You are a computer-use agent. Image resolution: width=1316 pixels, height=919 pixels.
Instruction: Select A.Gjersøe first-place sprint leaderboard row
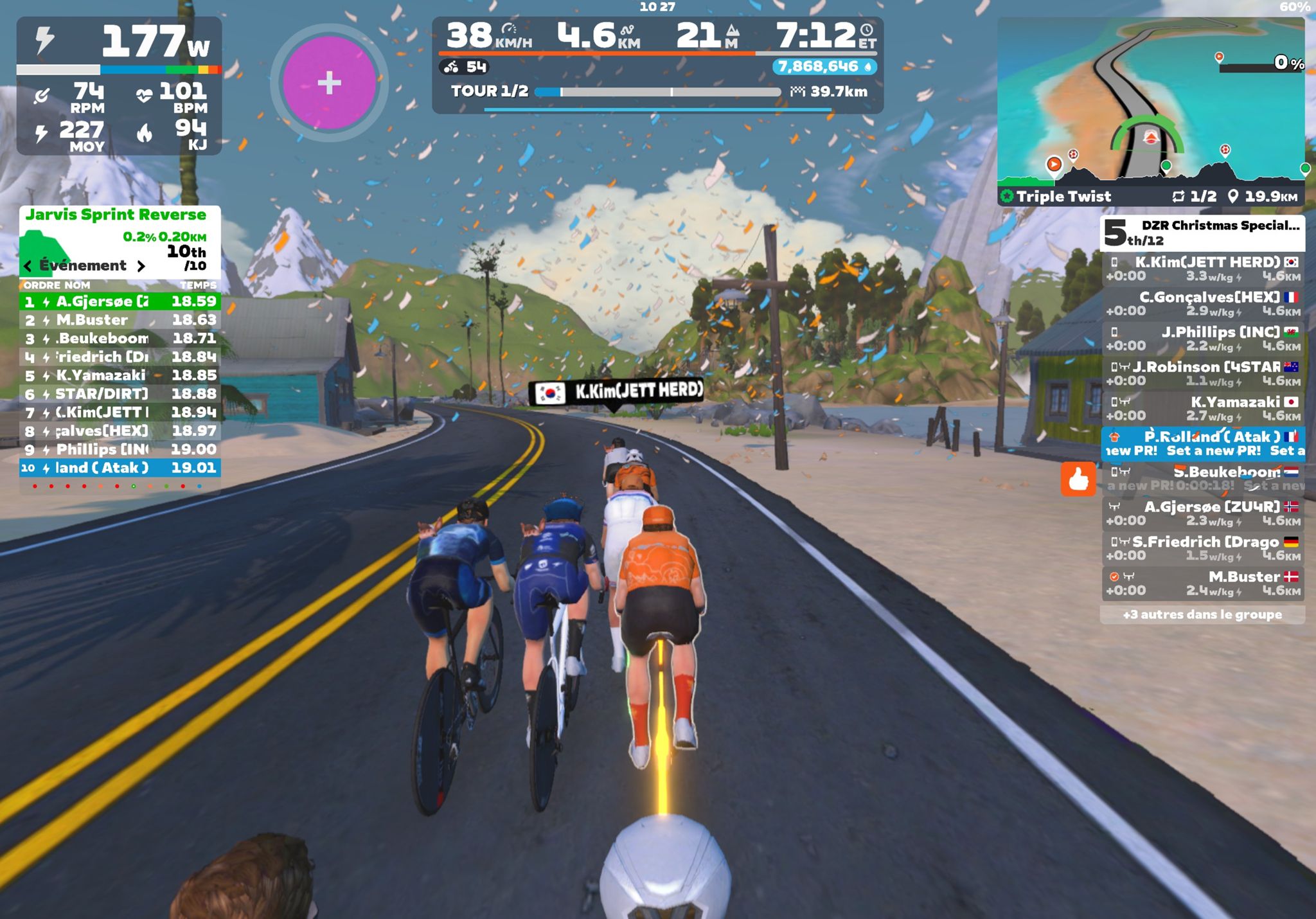[120, 301]
